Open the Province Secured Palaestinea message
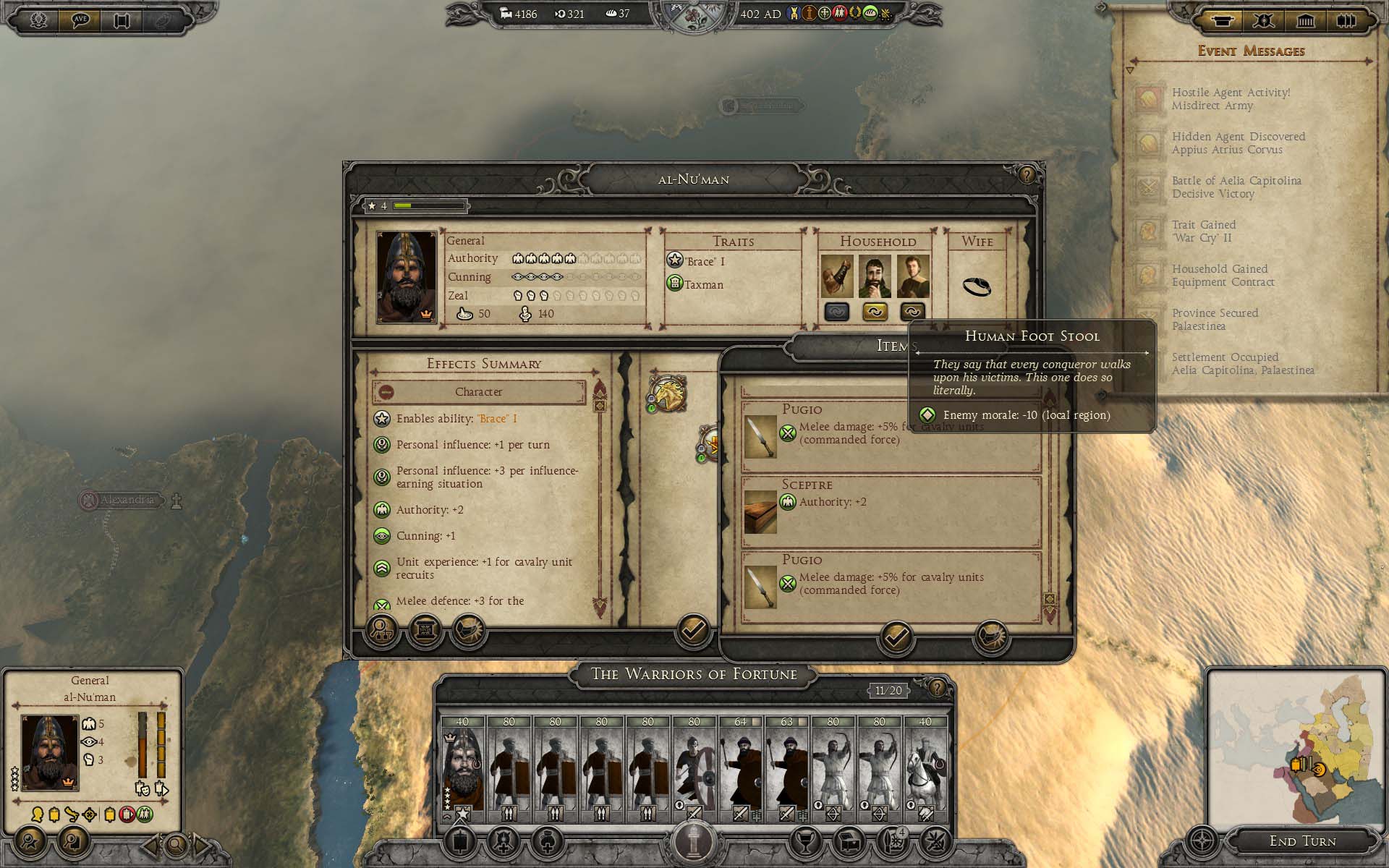 [x=1215, y=320]
